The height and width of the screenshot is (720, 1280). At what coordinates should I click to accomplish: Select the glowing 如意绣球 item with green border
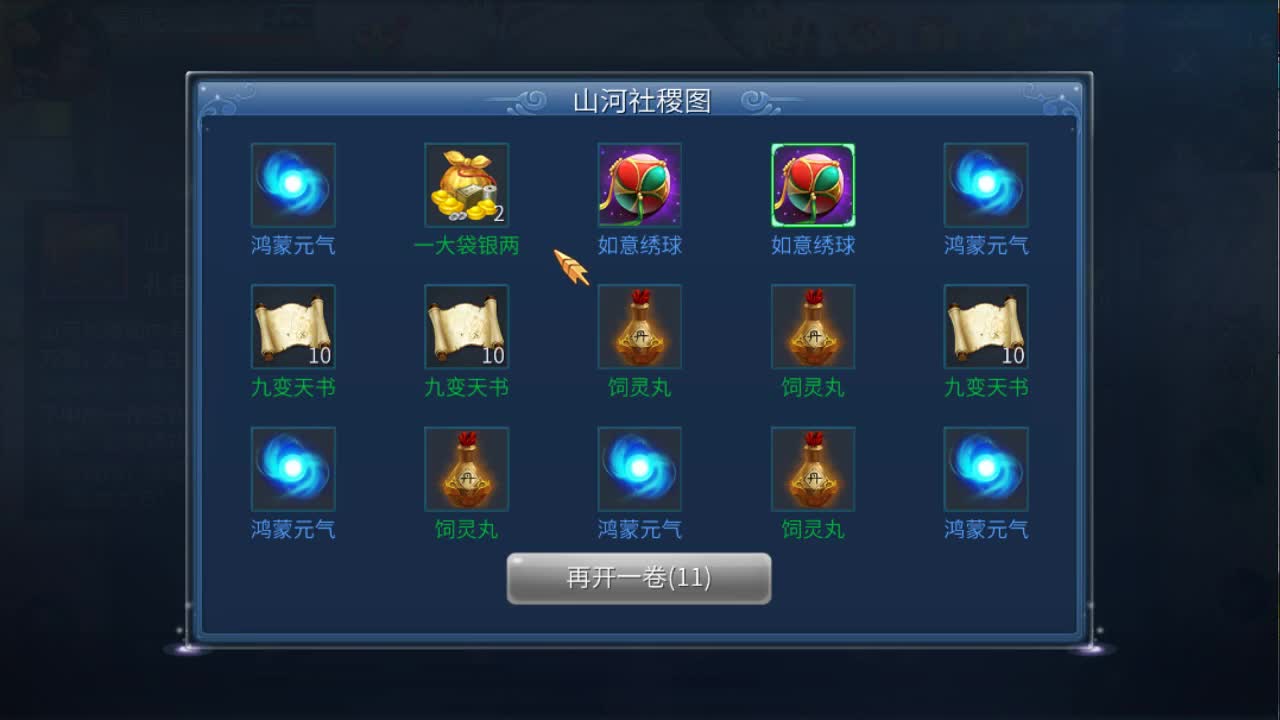coord(813,186)
